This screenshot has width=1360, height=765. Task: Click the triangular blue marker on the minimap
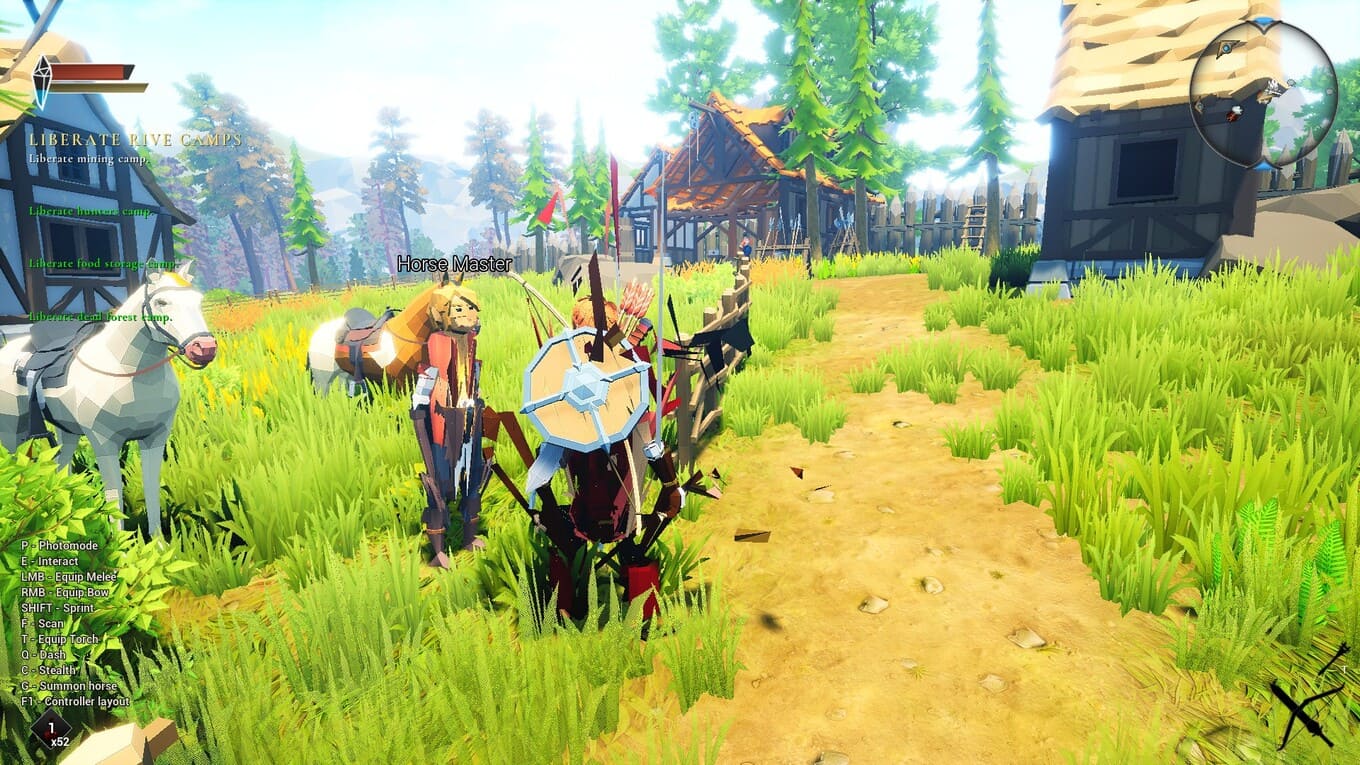click(1226, 47)
